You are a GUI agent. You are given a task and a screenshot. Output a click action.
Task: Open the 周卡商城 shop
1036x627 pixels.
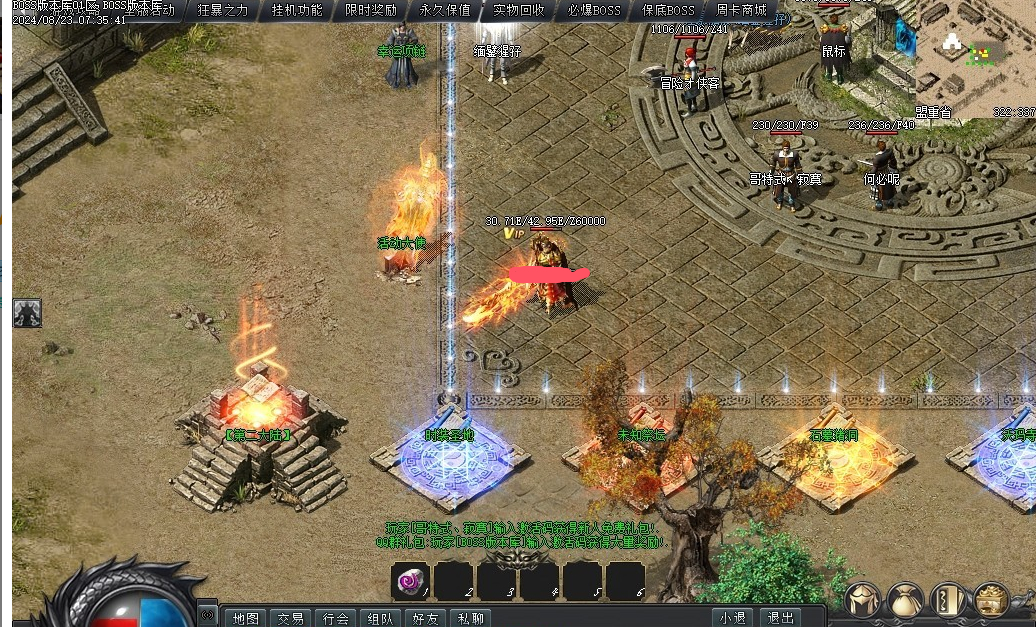[742, 10]
